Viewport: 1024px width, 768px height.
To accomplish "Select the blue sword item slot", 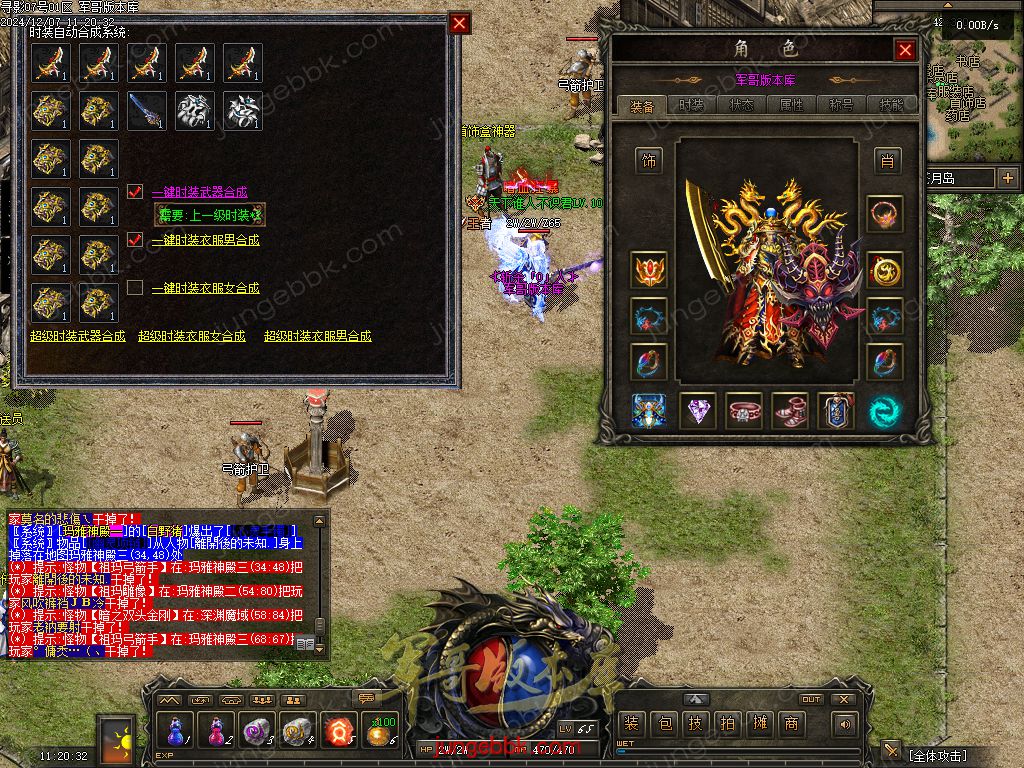I will coord(147,110).
